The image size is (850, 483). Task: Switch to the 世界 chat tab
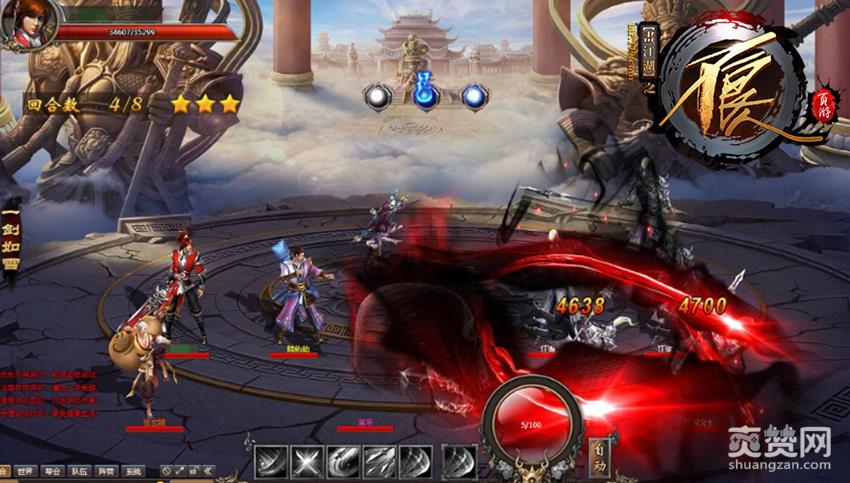tap(27, 471)
